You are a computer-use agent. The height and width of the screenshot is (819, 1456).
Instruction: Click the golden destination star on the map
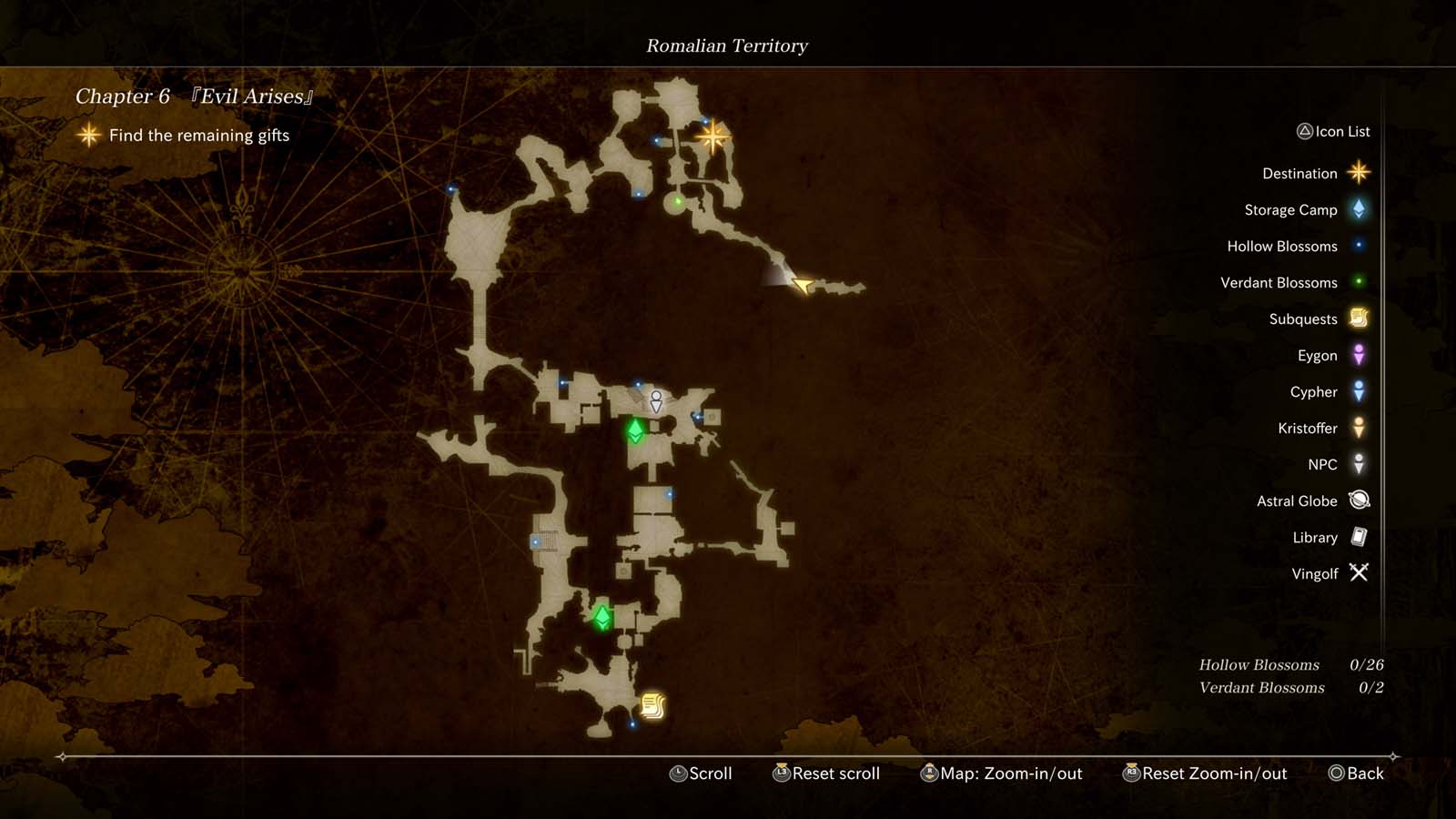point(715,136)
